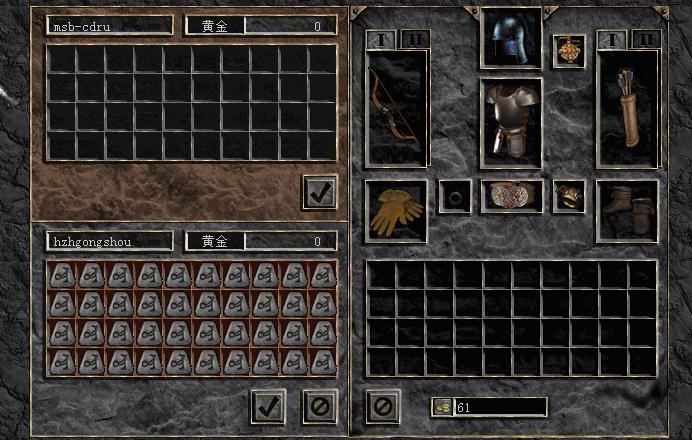Accept the trade using the checkmark beside the cancel button
Image resolution: width=692 pixels, height=440 pixels.
click(x=268, y=406)
